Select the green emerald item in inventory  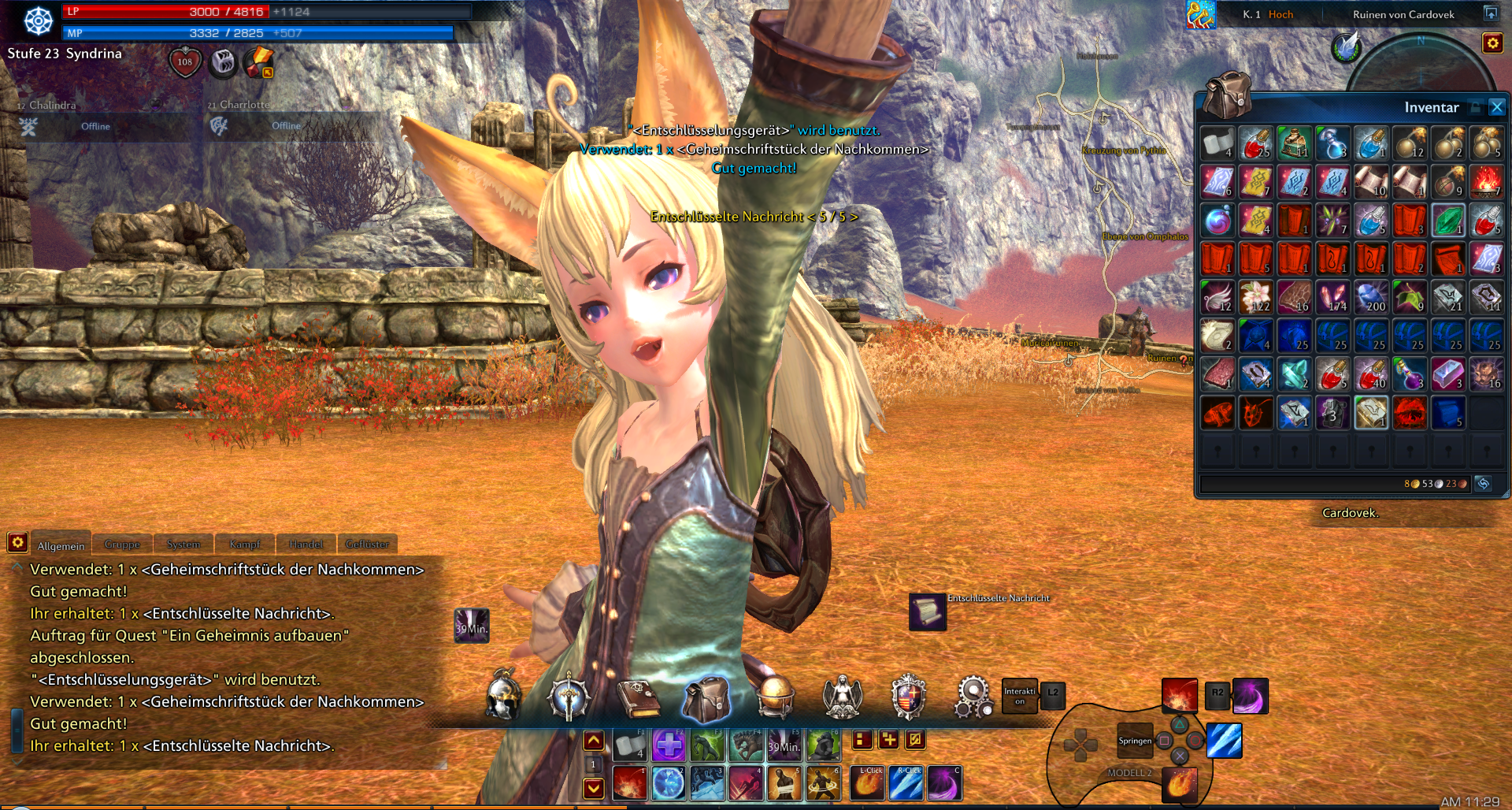1448,221
